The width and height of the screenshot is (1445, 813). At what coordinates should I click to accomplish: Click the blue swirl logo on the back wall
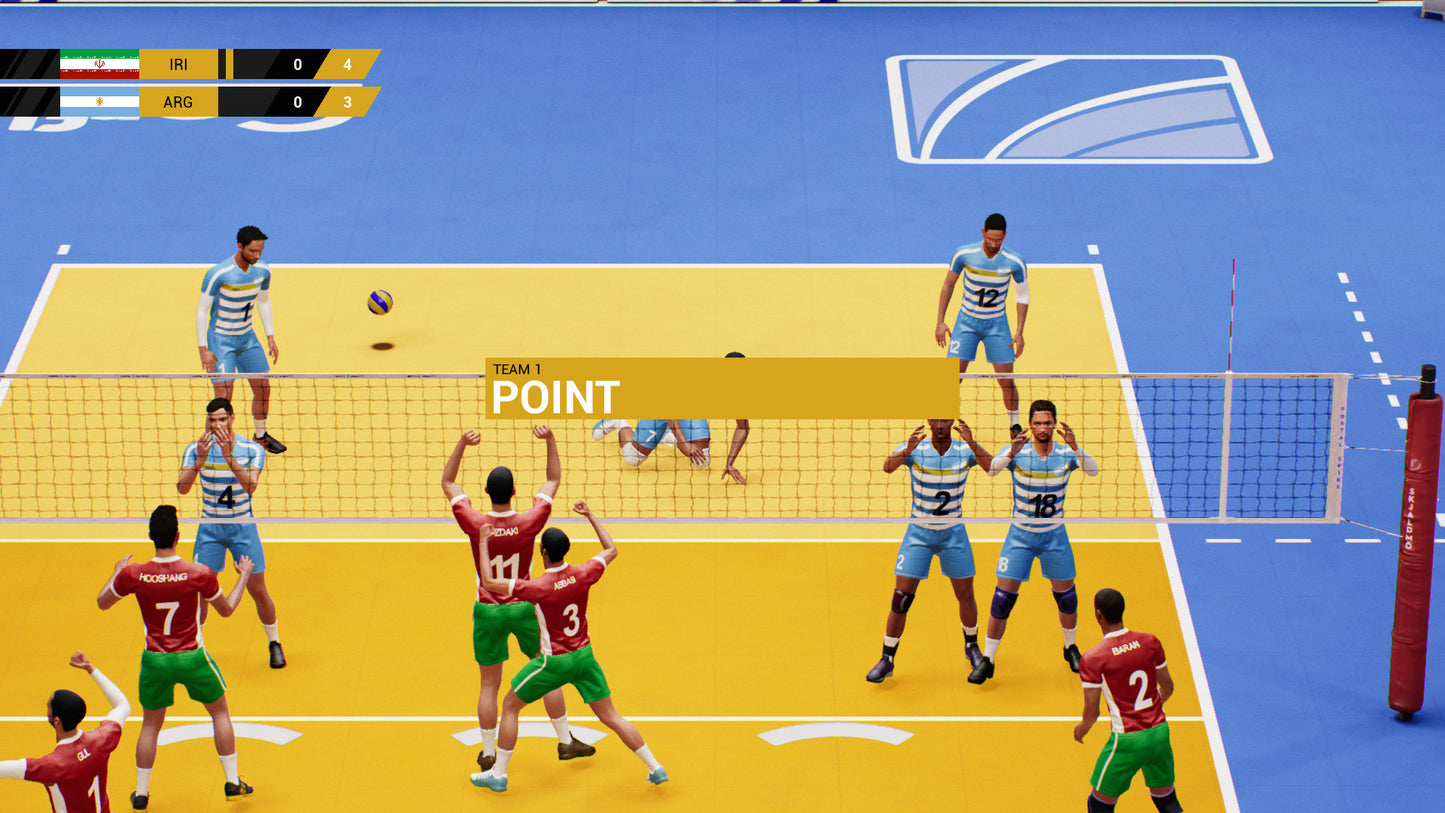point(1075,110)
